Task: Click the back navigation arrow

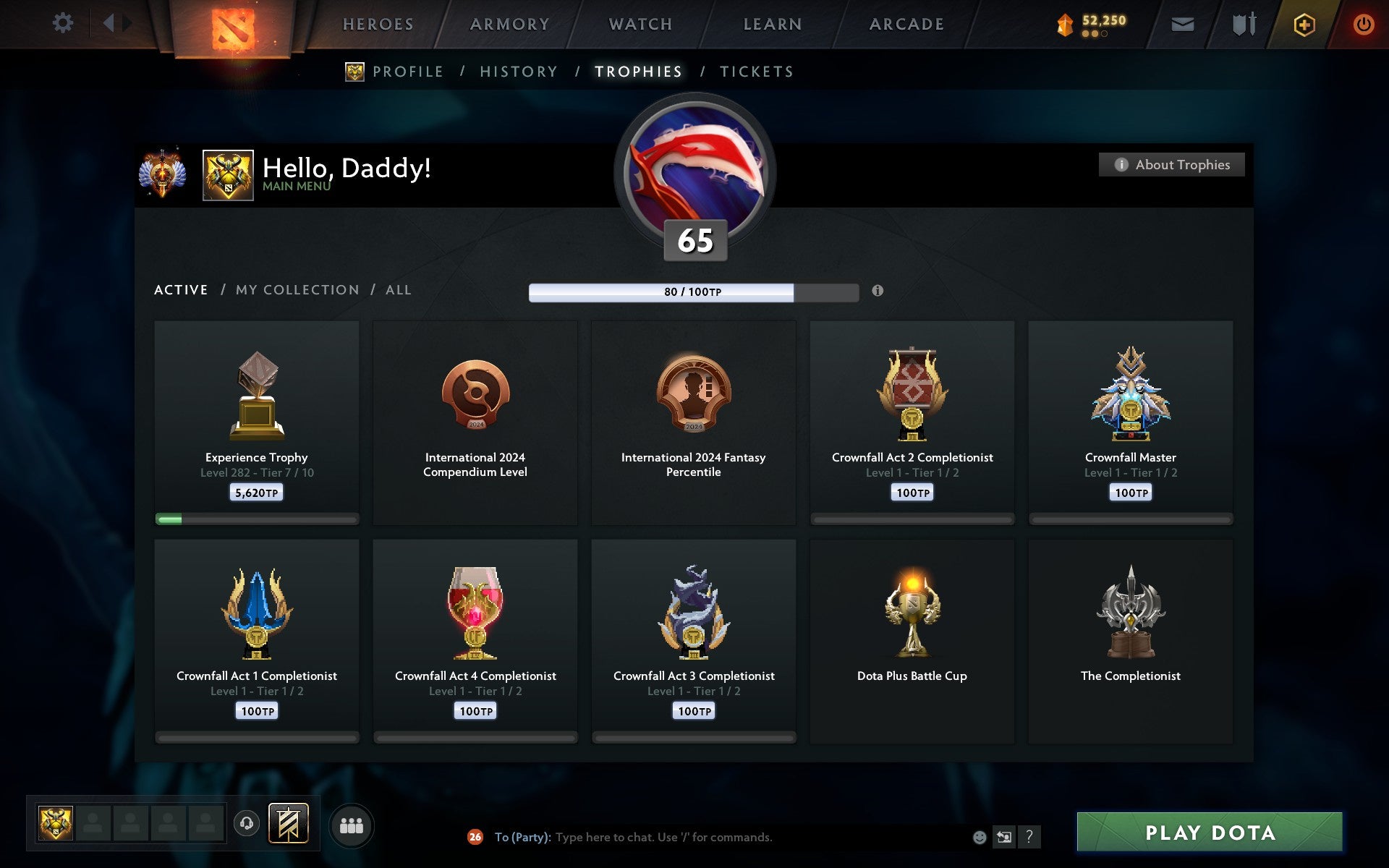Action: [x=110, y=23]
